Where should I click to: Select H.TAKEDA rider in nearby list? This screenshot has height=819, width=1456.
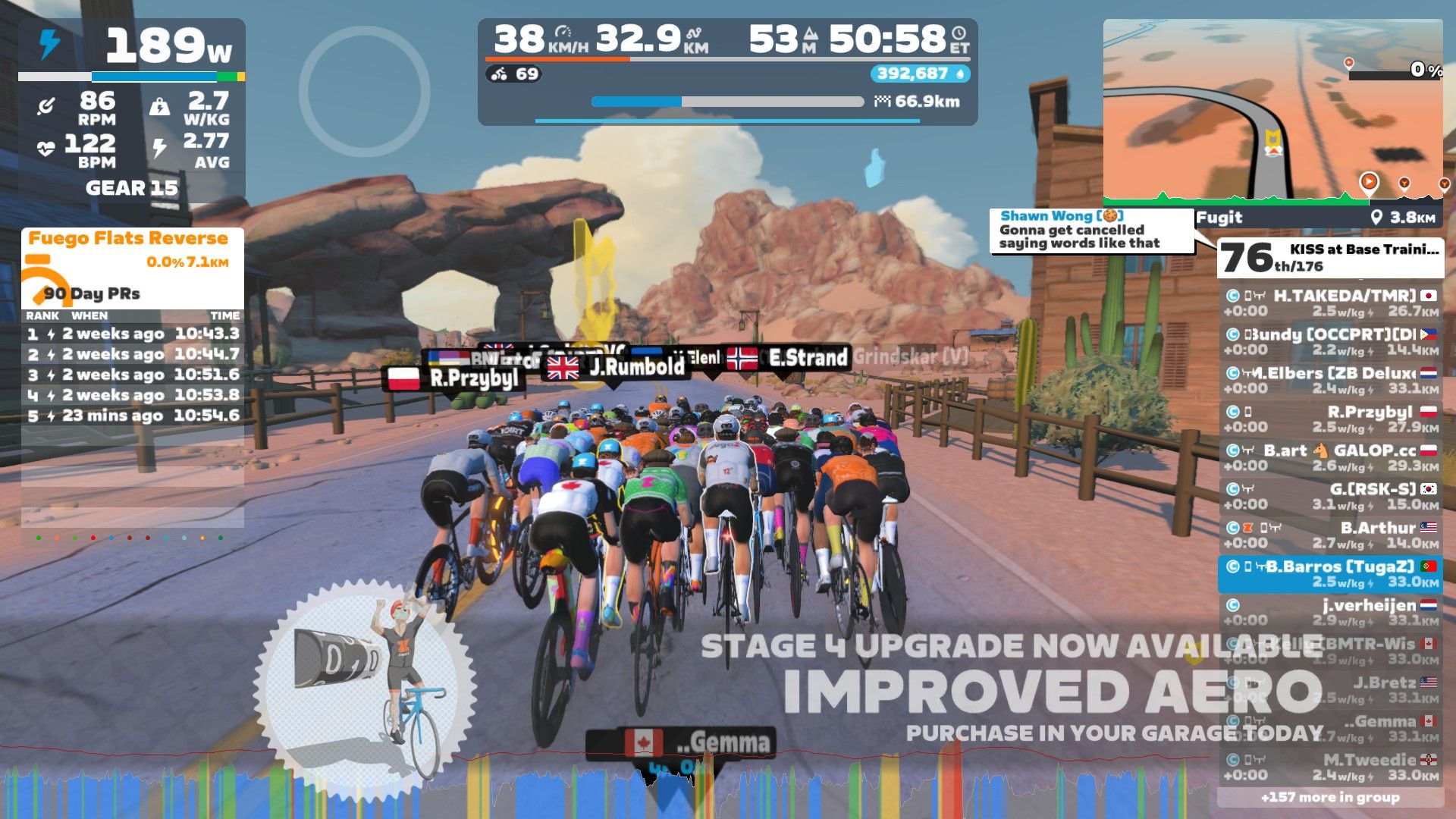tap(1330, 303)
